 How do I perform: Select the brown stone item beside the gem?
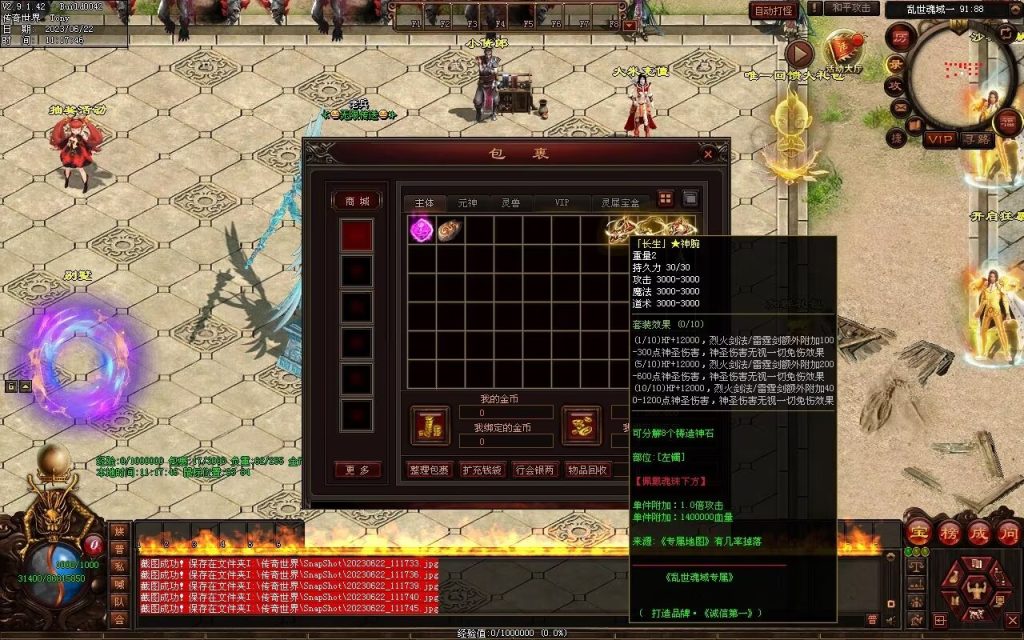click(x=449, y=230)
